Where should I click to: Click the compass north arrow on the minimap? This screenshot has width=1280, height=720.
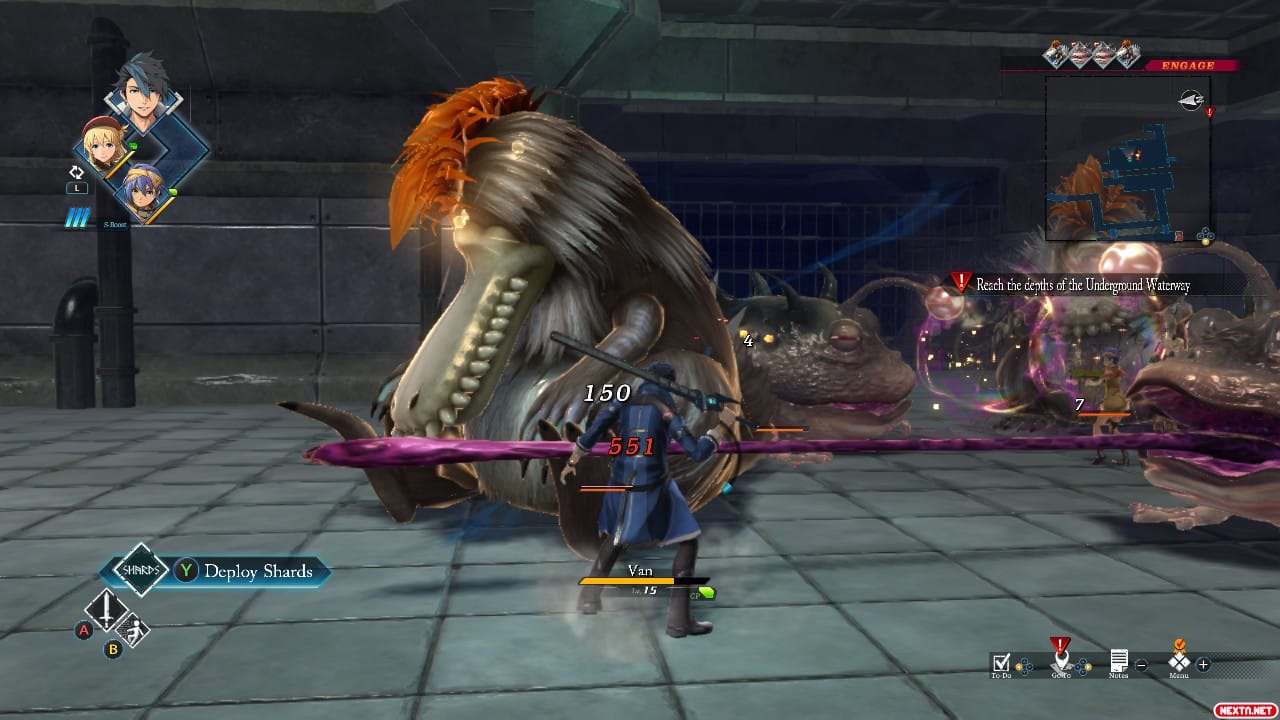1192,99
